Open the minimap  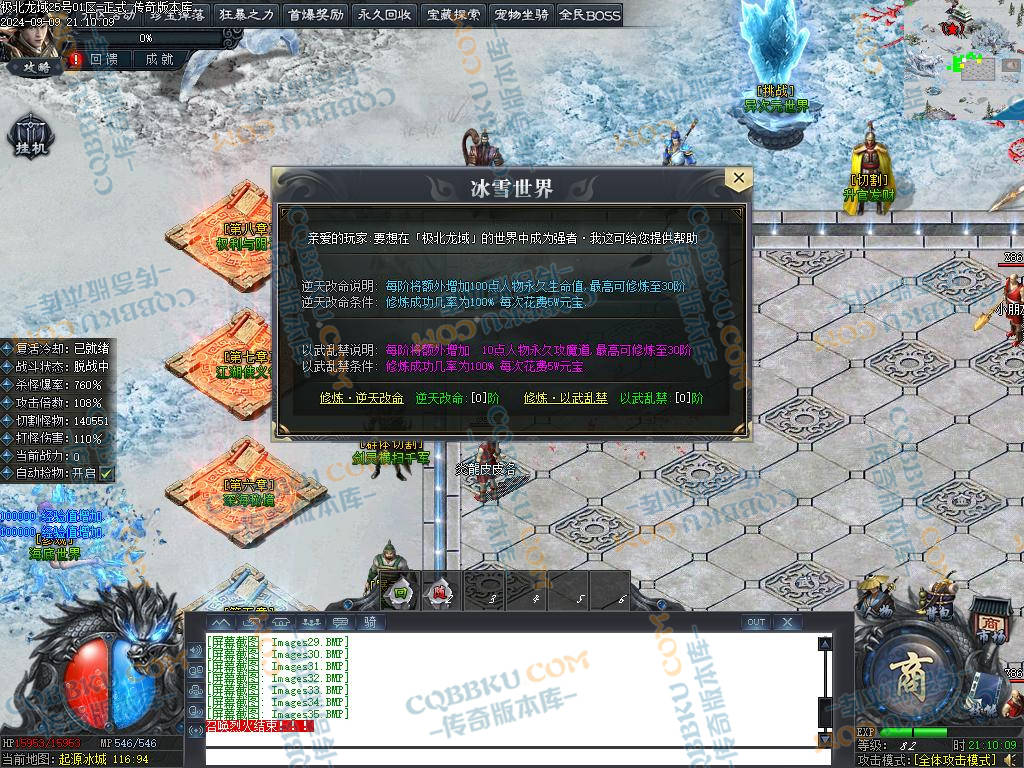tap(963, 60)
